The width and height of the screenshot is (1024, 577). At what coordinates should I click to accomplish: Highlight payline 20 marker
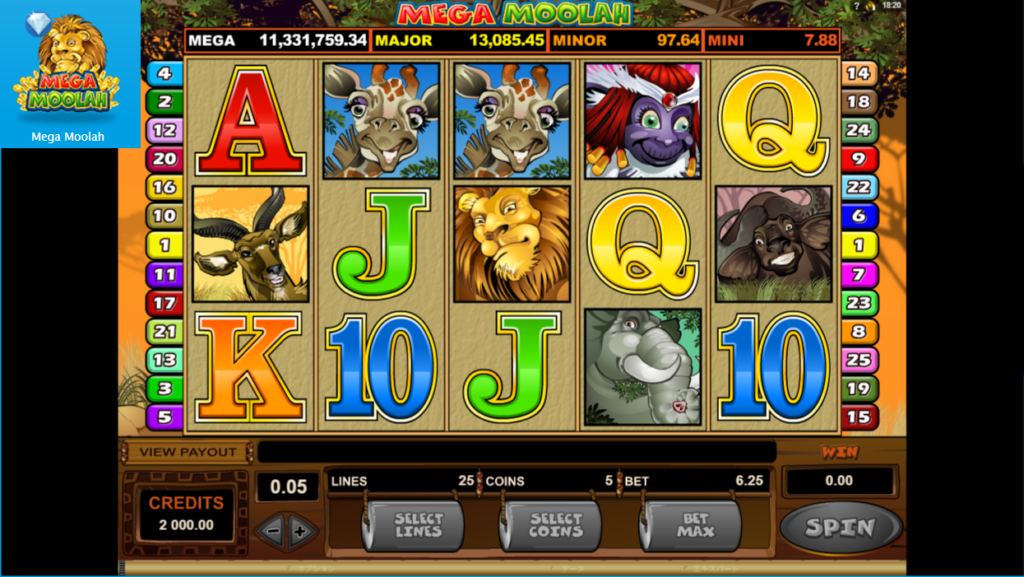click(164, 158)
